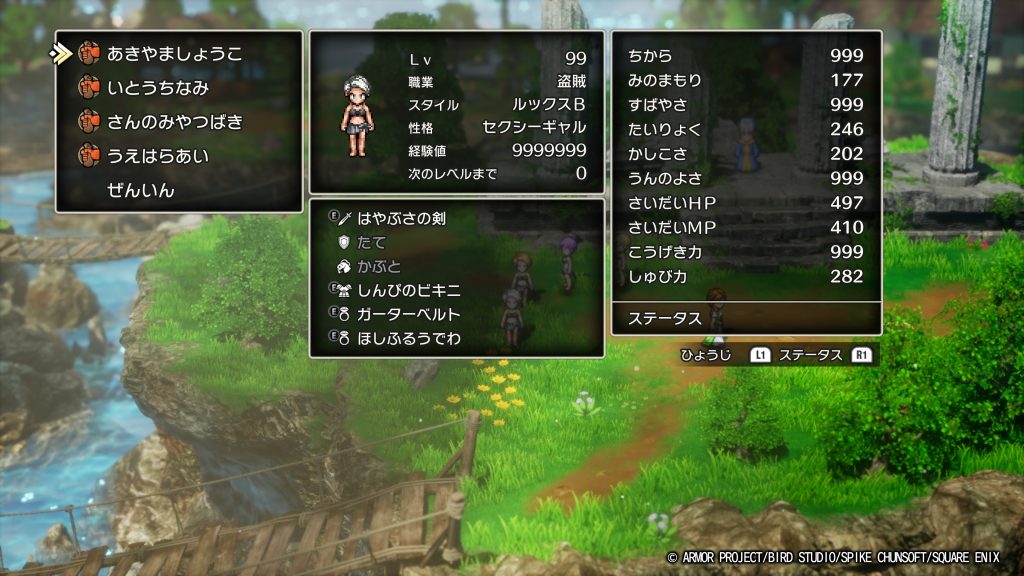Select うえはらあい from the party list
This screenshot has width=1024, height=576.
click(x=158, y=156)
